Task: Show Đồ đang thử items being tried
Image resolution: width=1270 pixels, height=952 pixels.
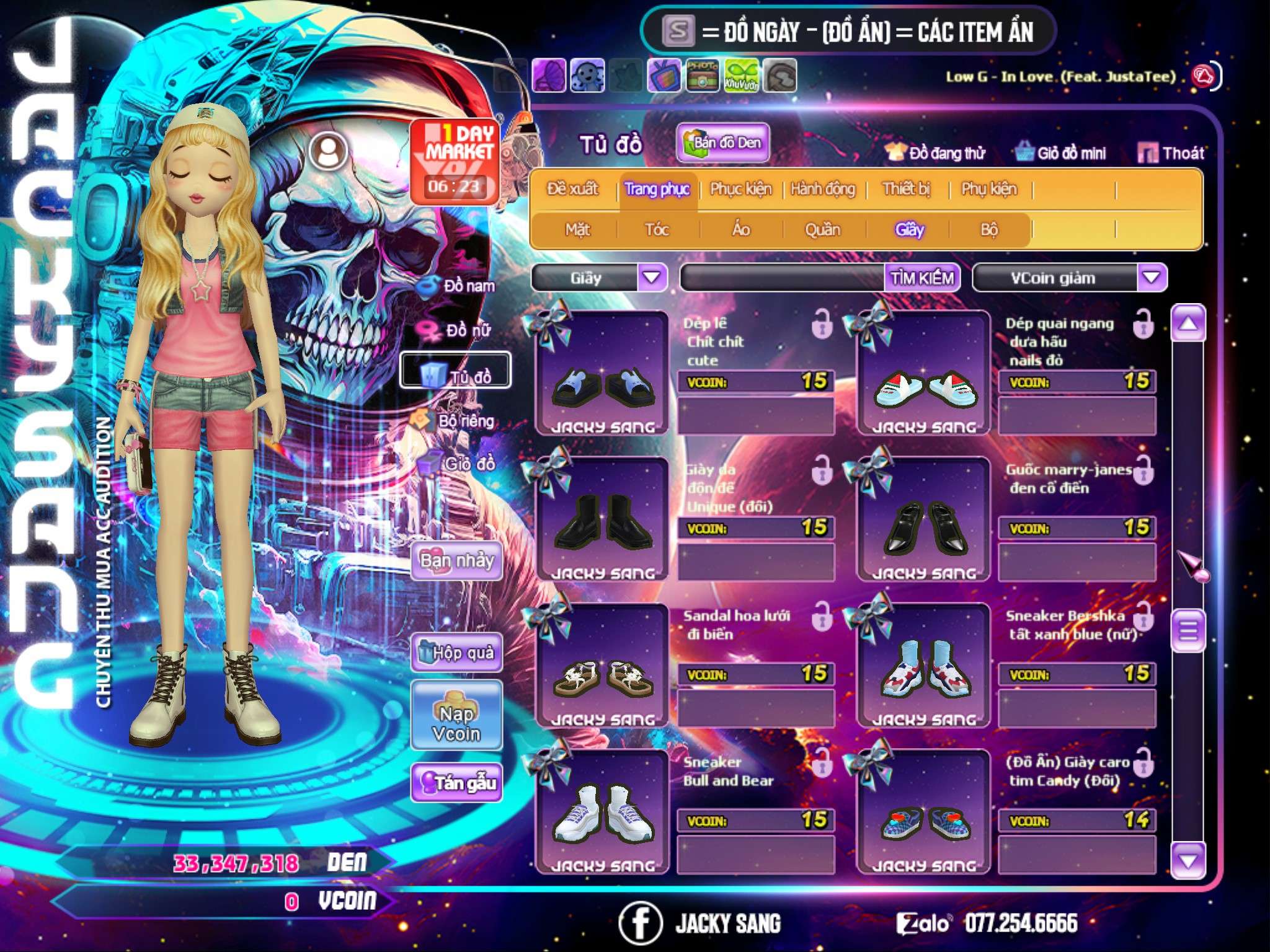Action: click(935, 153)
